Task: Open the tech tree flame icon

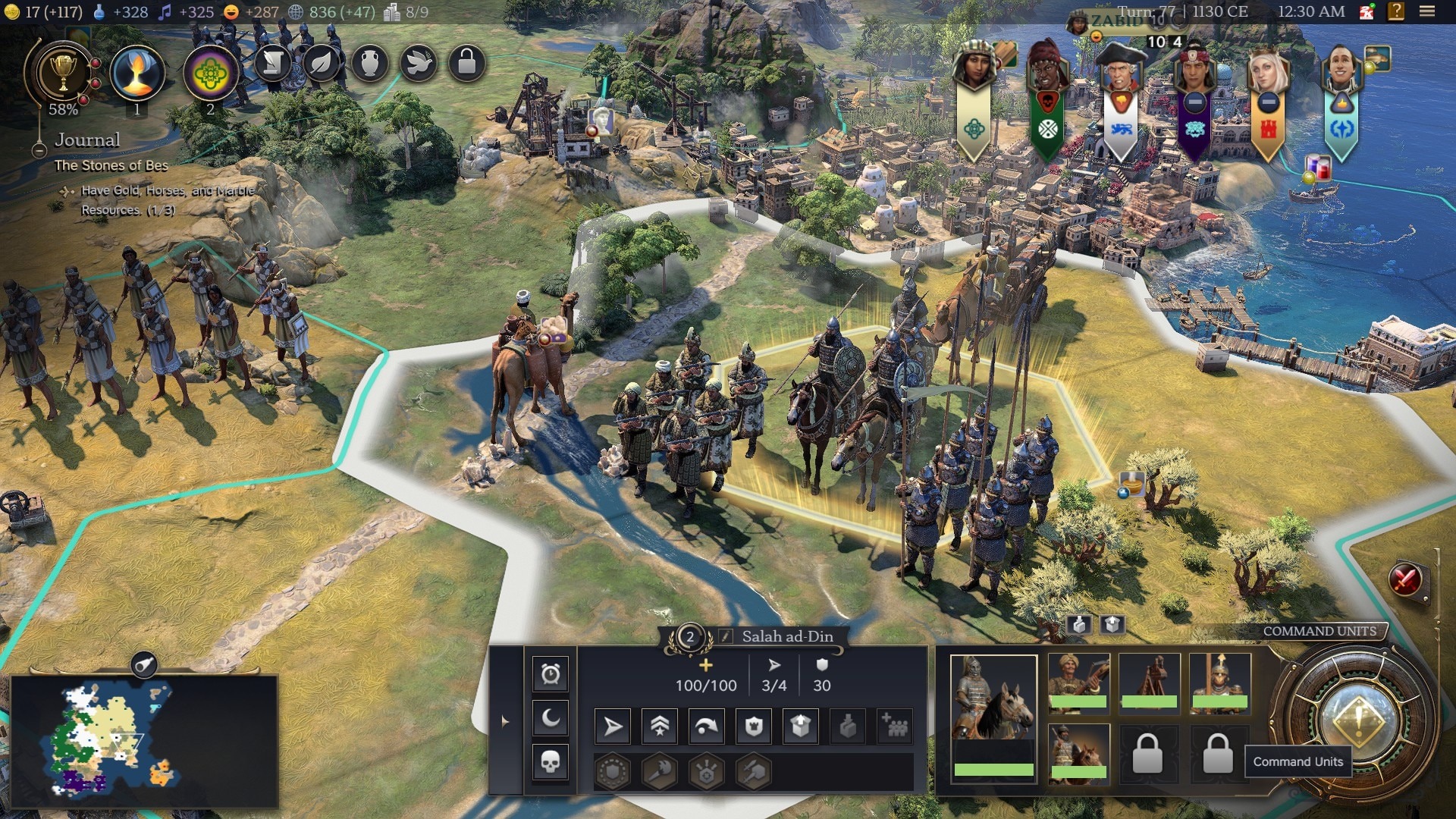Action: (x=137, y=74)
